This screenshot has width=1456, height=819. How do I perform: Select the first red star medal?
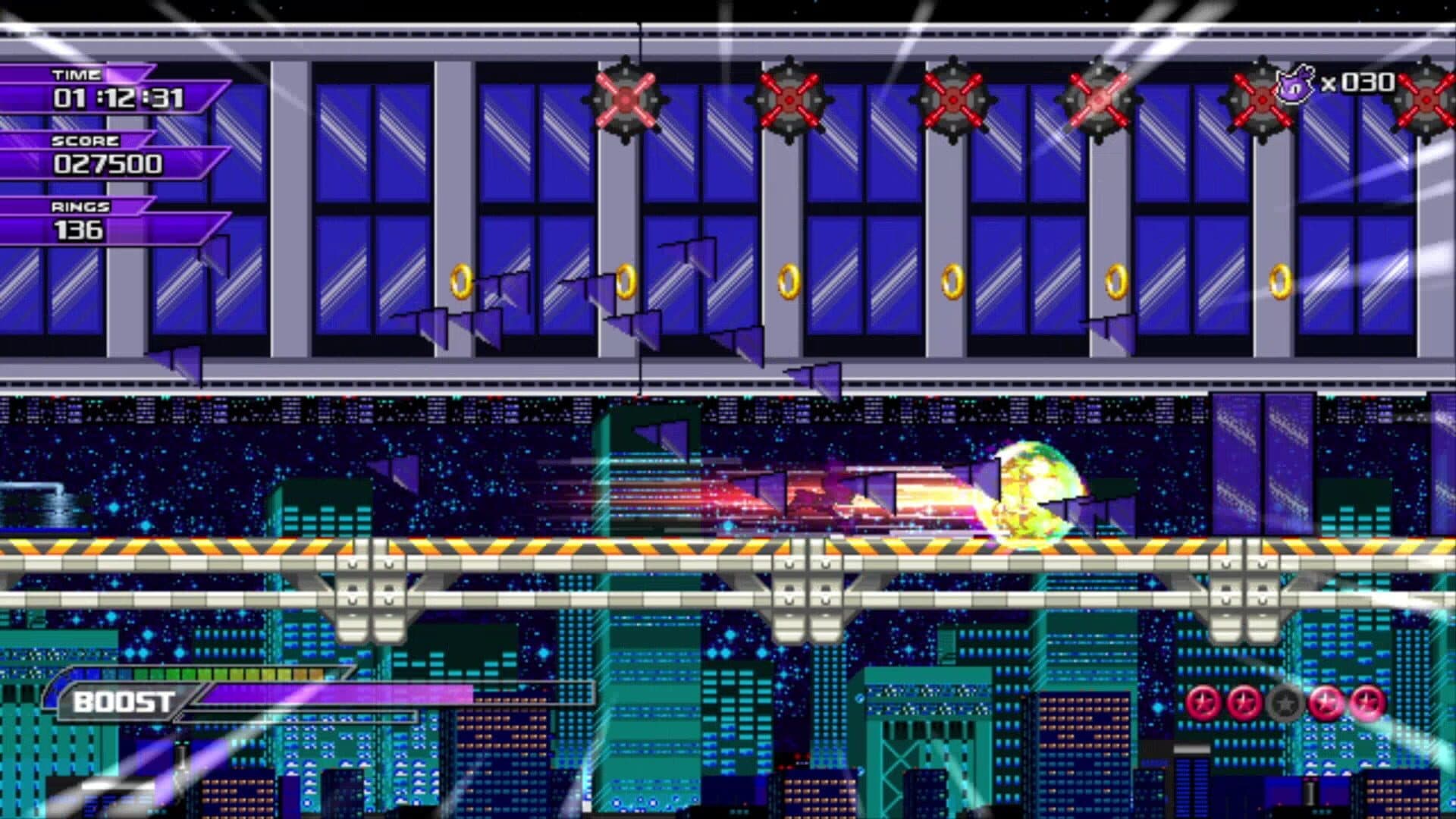point(1204,703)
